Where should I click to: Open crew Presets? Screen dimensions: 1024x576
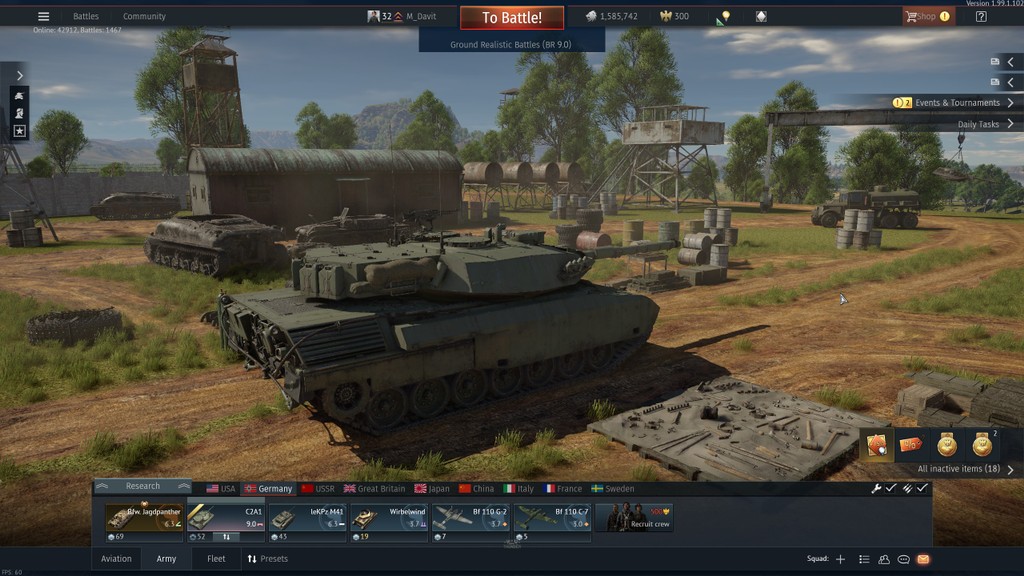pyautogui.click(x=267, y=559)
